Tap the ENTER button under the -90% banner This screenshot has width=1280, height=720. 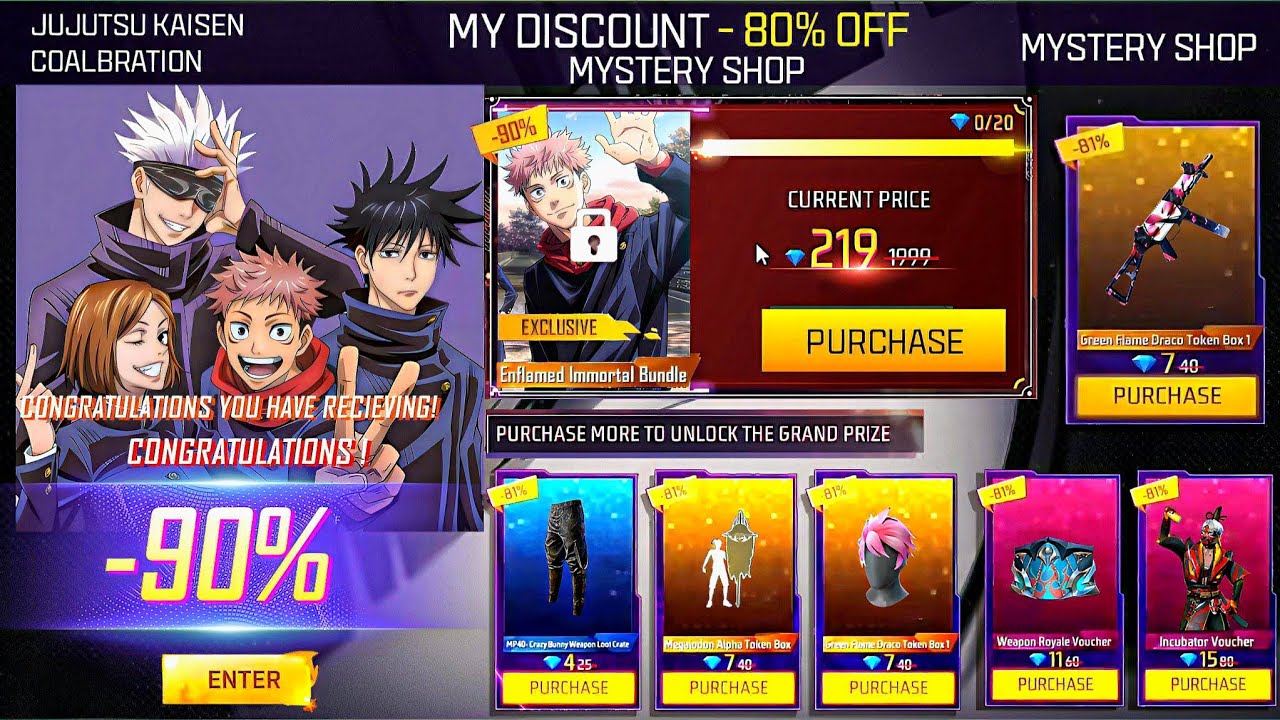pyautogui.click(x=243, y=680)
